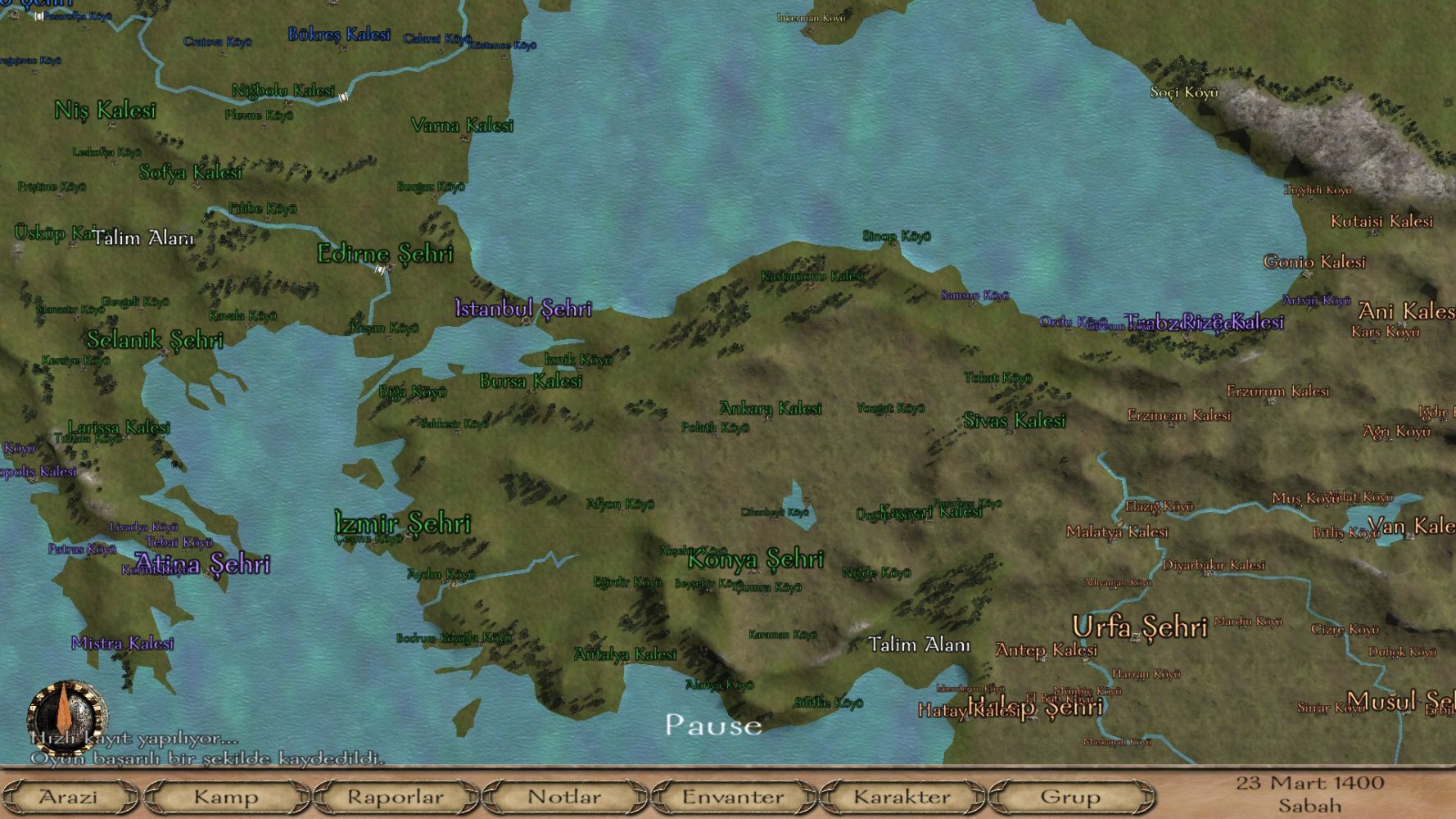
Task: Open the Notlar notes
Action: tap(564, 796)
